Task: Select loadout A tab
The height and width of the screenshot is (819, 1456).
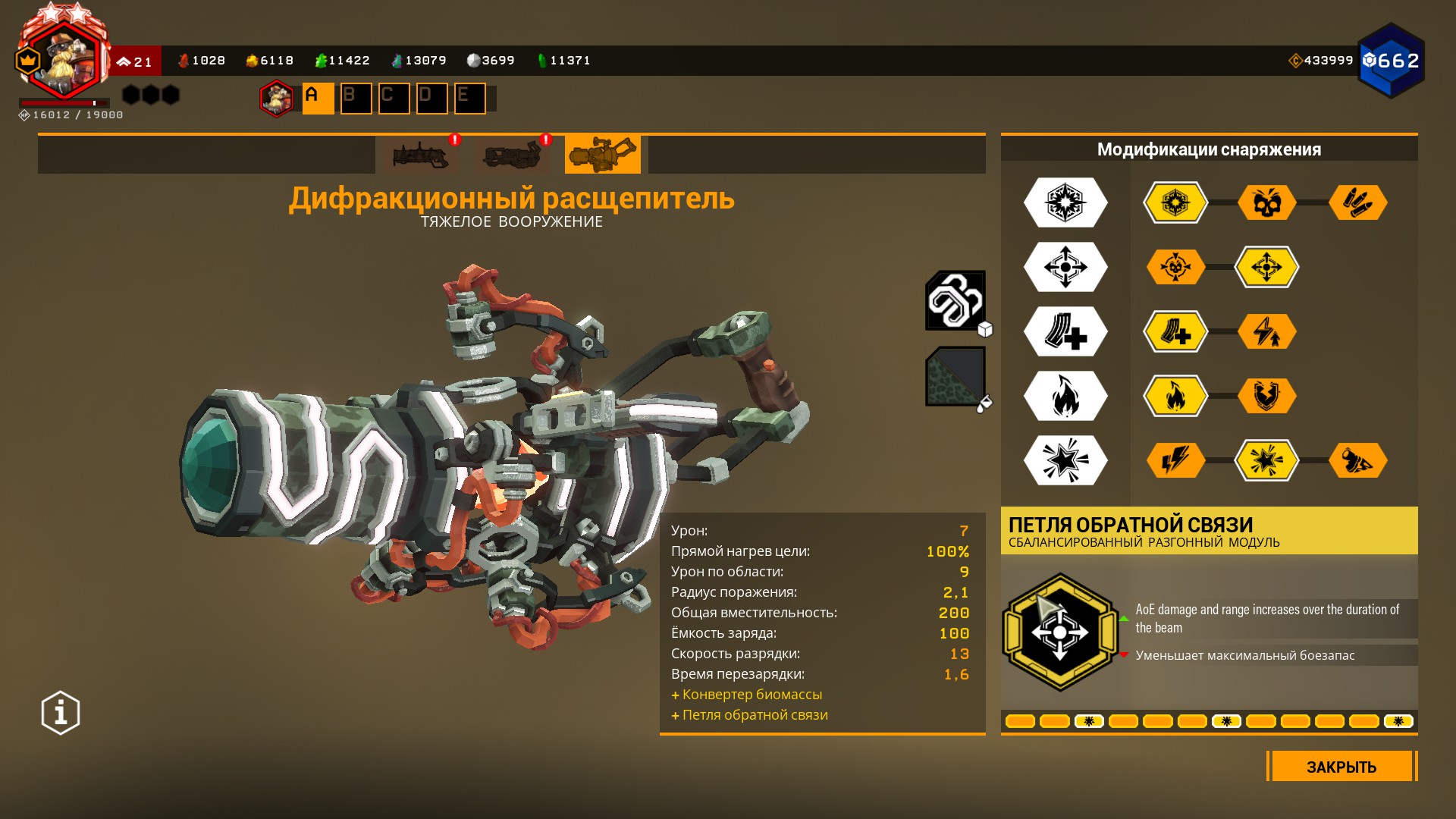Action: 318,98
